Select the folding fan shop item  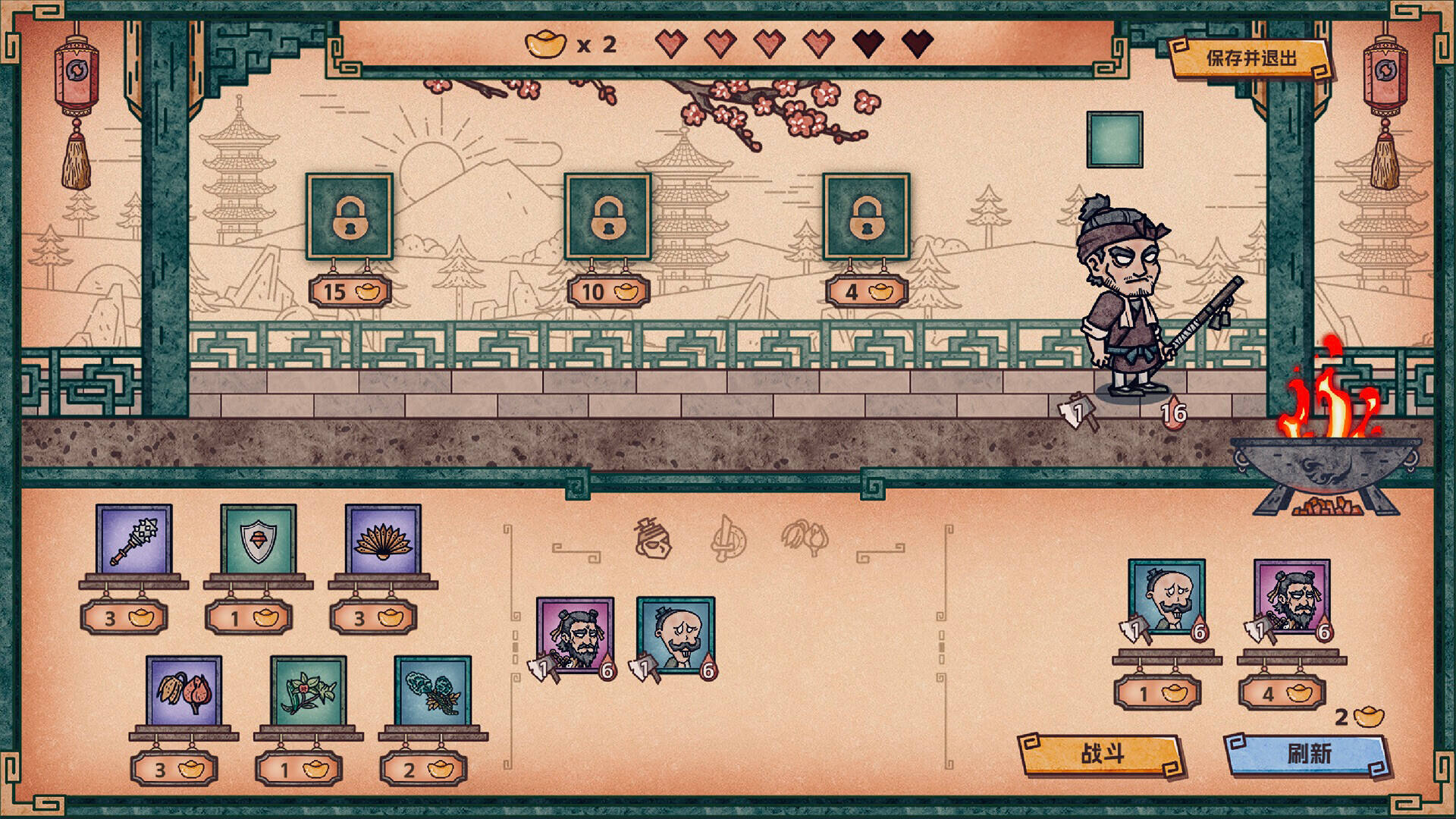(383, 541)
